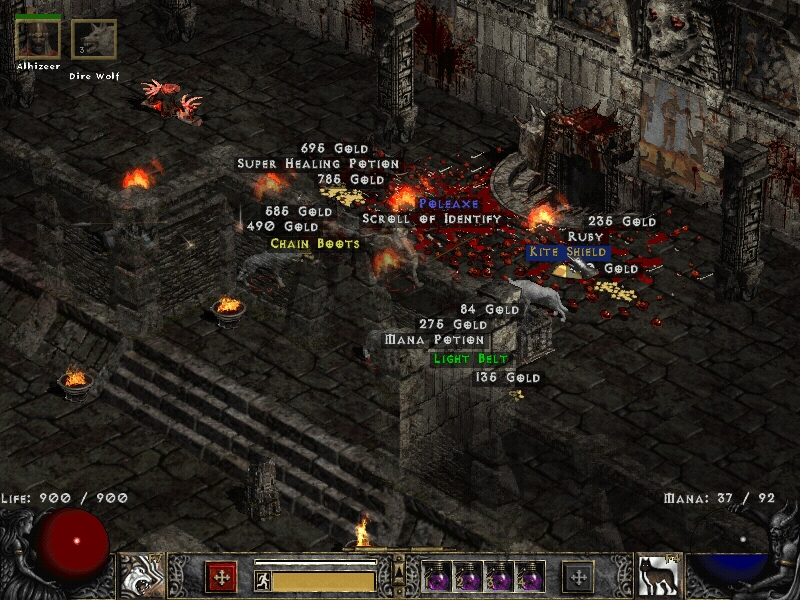Collect the 695 Gold label
Screen dimensions: 800x600
pos(334,148)
